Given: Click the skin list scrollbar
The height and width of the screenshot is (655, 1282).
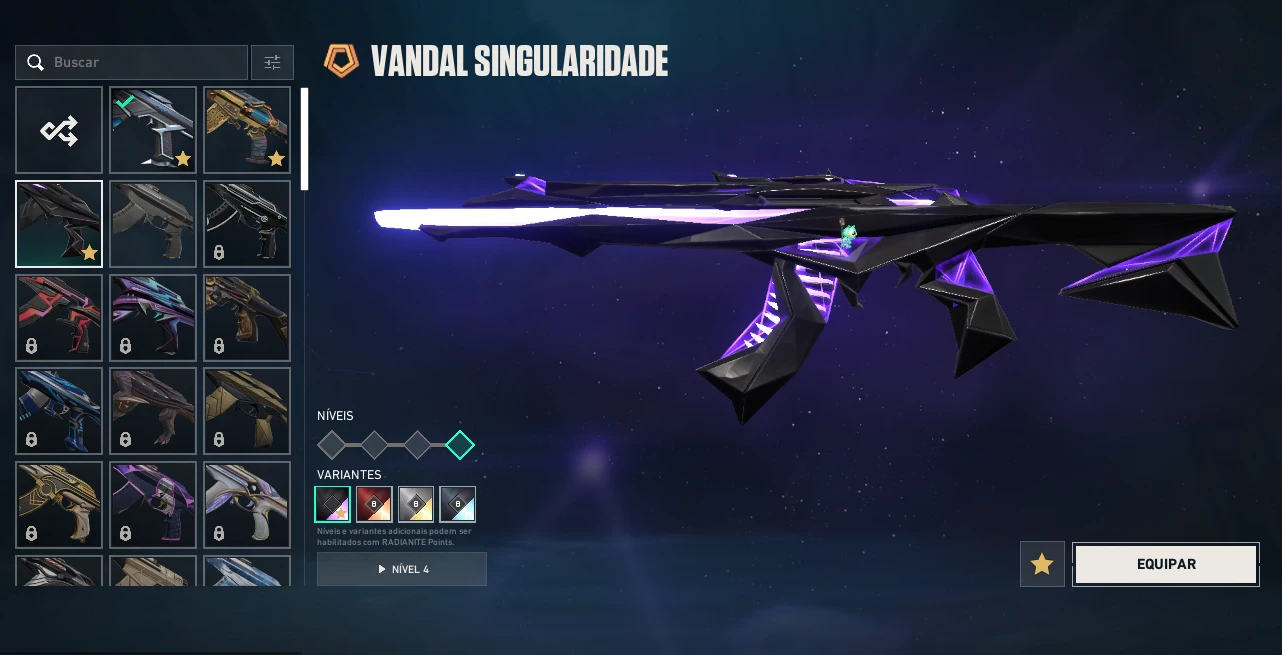Looking at the screenshot, I should 305,138.
